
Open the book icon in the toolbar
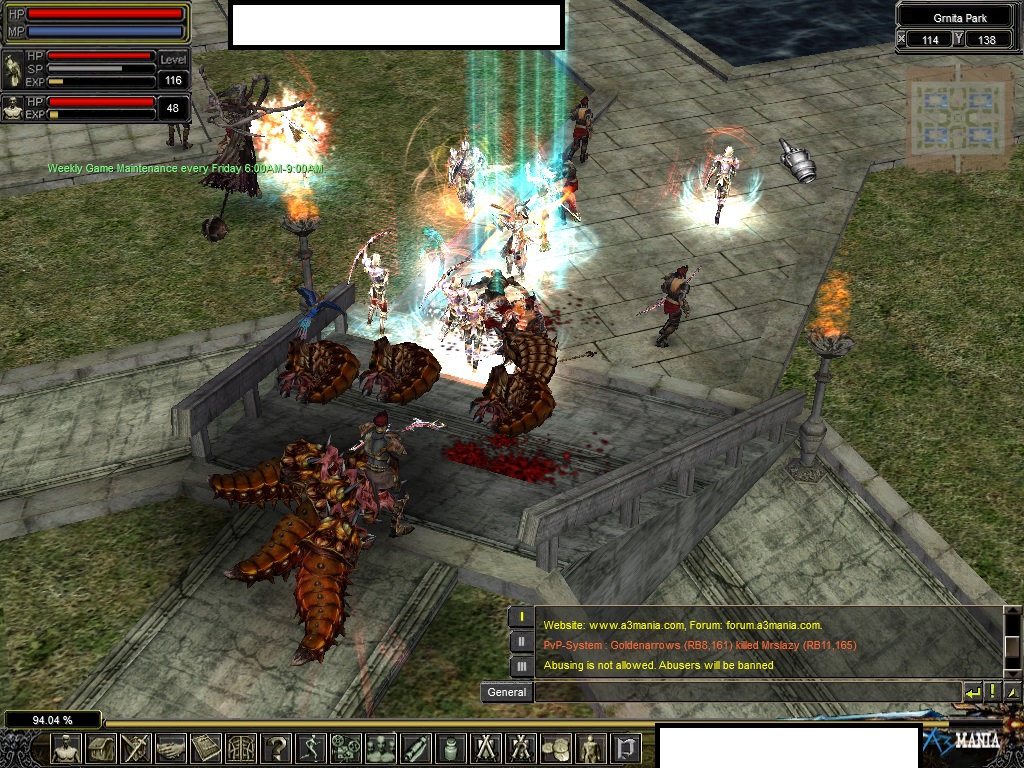206,748
